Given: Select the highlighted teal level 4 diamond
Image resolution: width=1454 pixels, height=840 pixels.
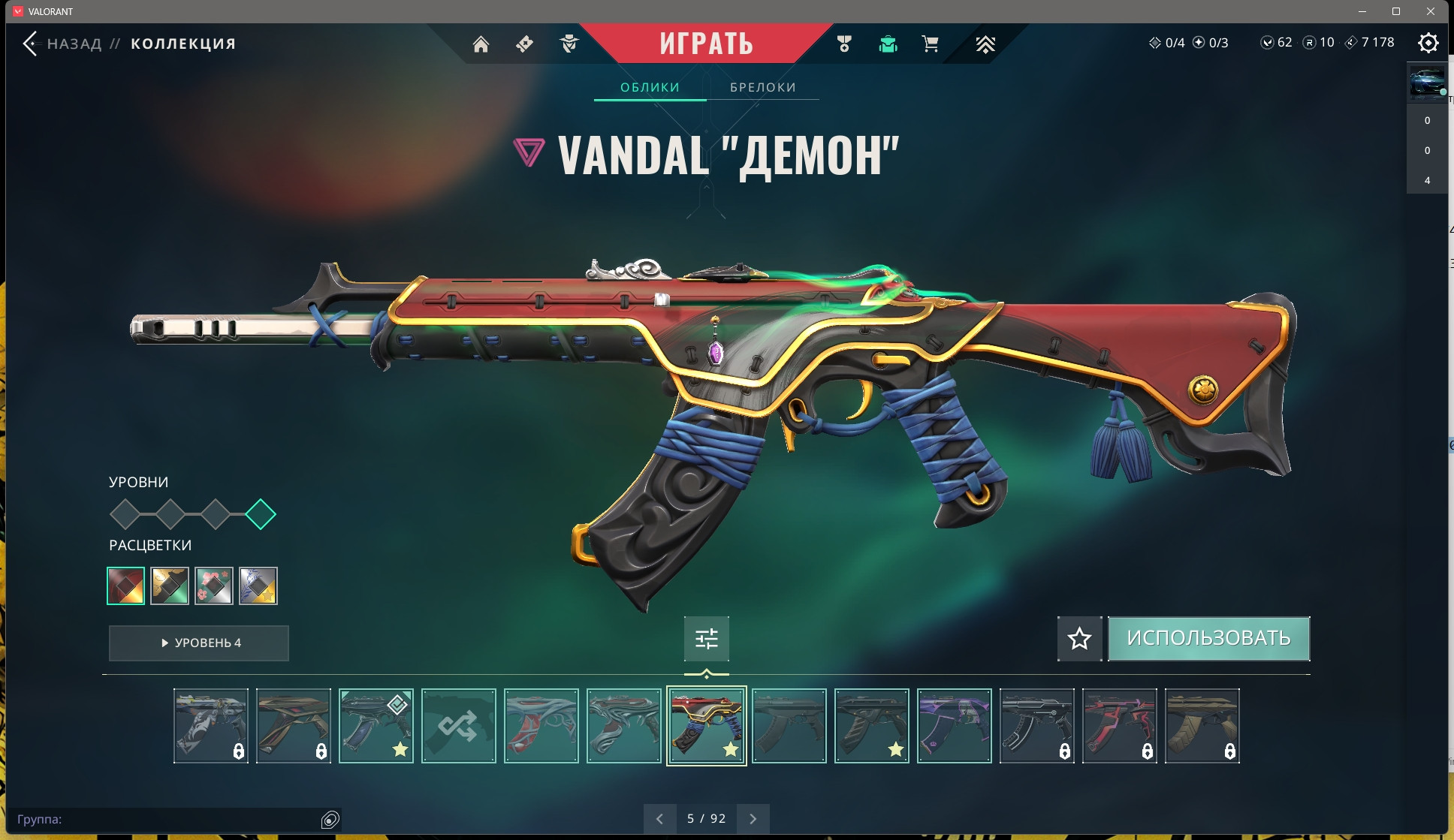Looking at the screenshot, I should pos(261,514).
